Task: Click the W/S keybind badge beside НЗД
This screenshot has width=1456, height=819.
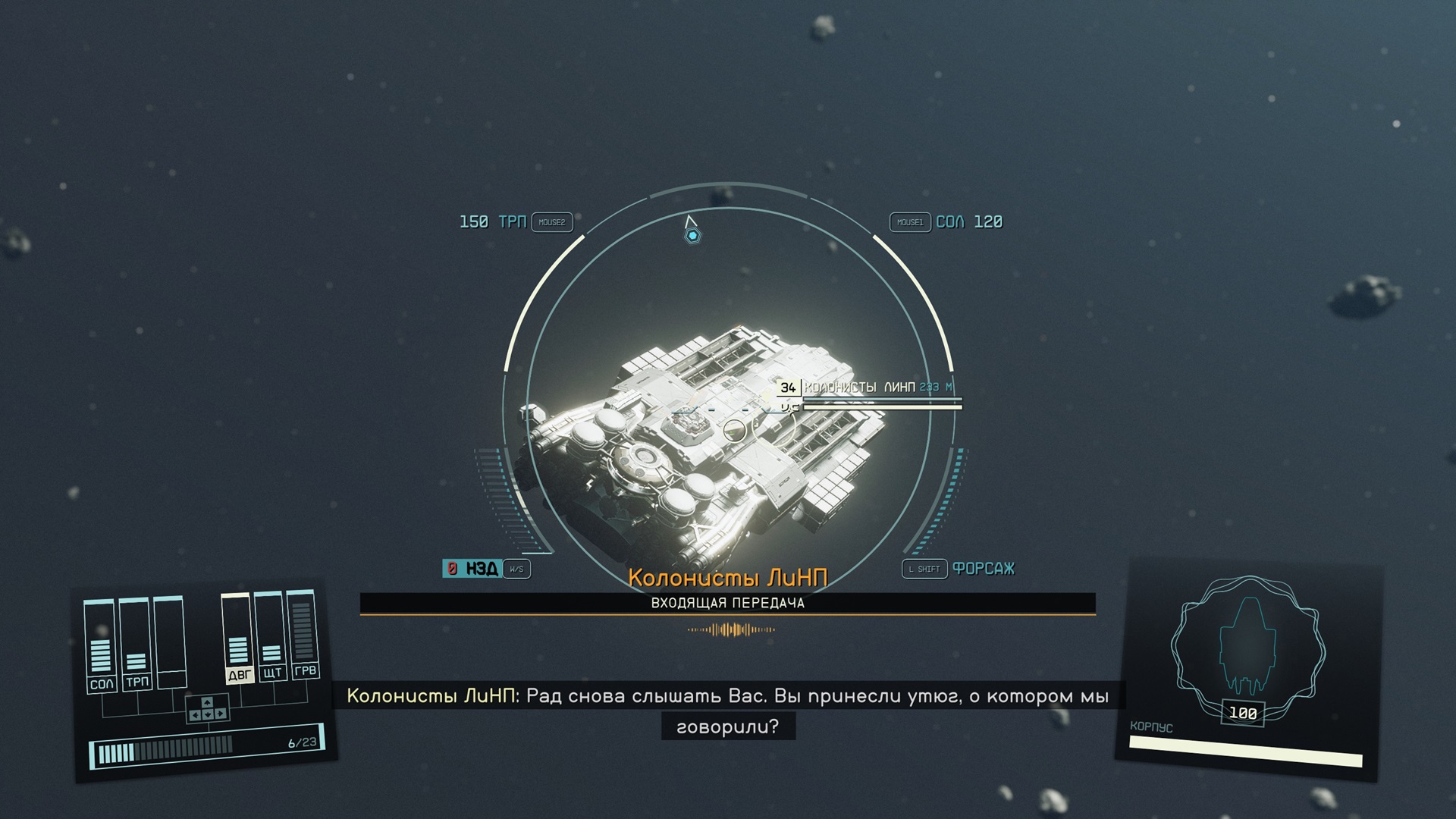Action: click(x=519, y=568)
